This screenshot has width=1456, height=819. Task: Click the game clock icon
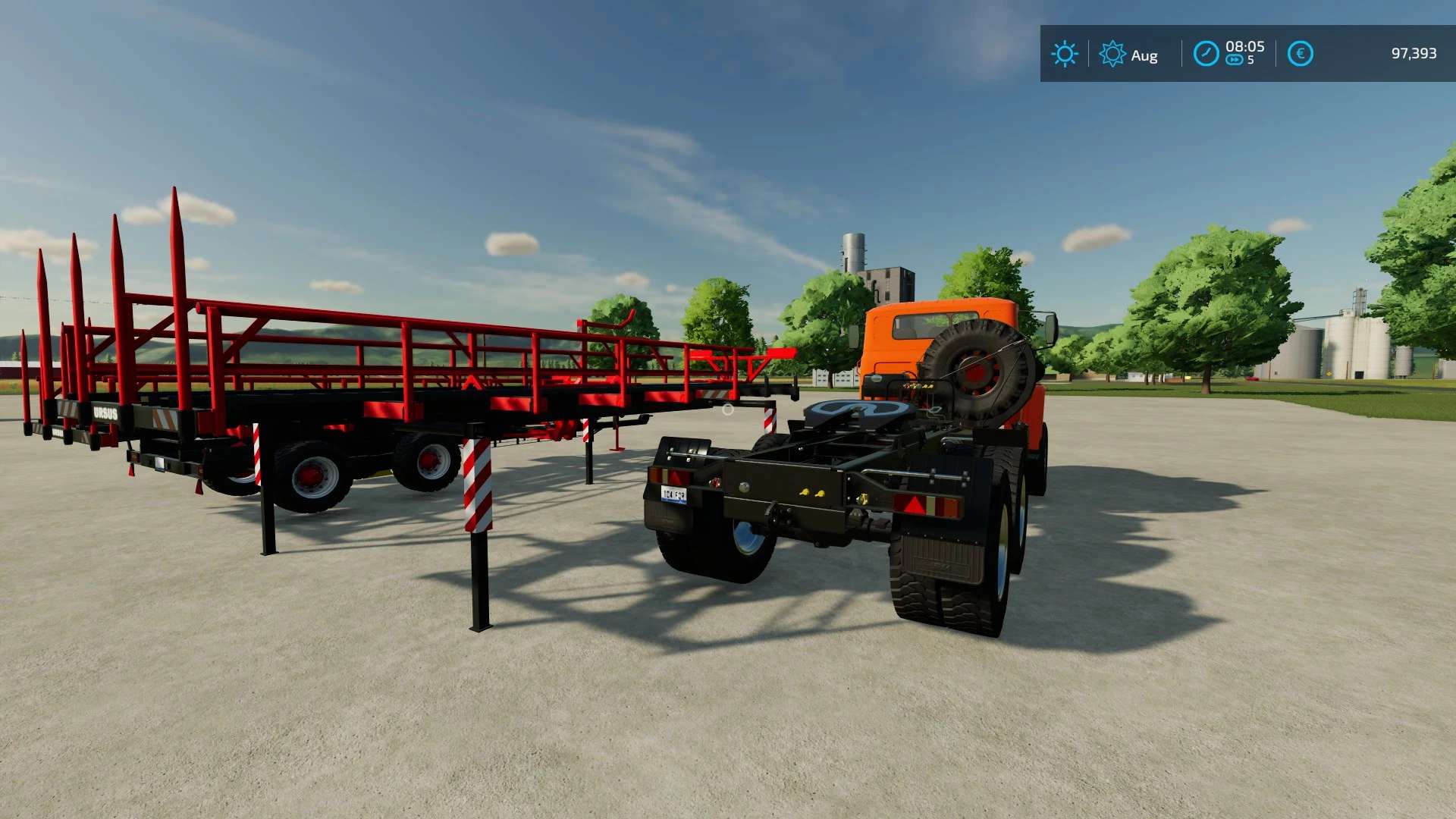[x=1206, y=54]
